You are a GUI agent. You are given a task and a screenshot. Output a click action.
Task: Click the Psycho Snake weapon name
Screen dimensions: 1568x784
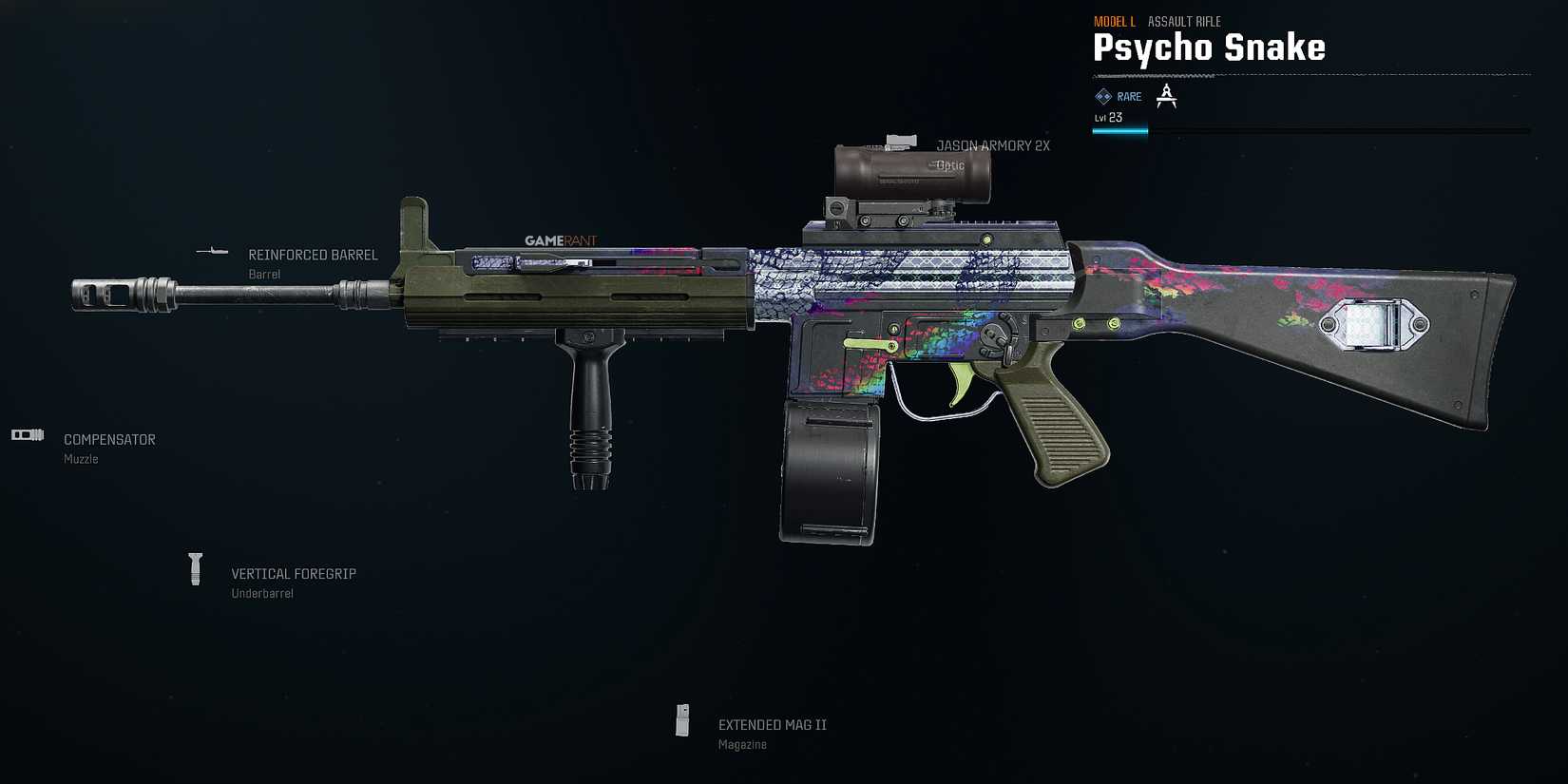coord(1209,48)
